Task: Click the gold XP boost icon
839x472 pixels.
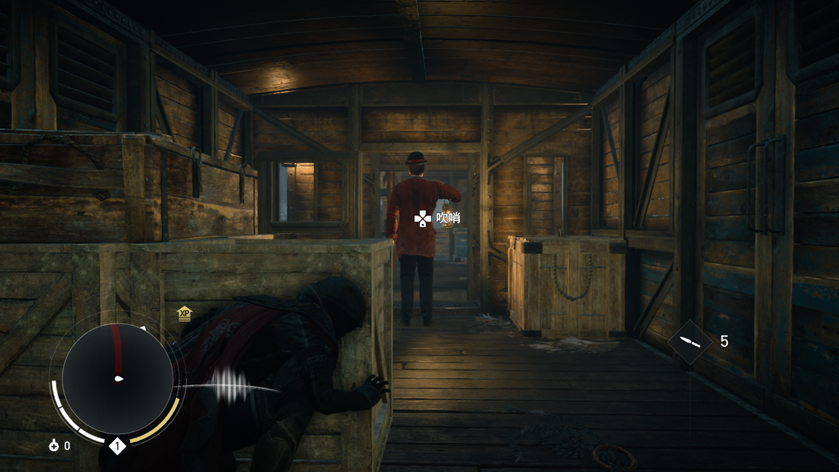Action: coord(184,313)
